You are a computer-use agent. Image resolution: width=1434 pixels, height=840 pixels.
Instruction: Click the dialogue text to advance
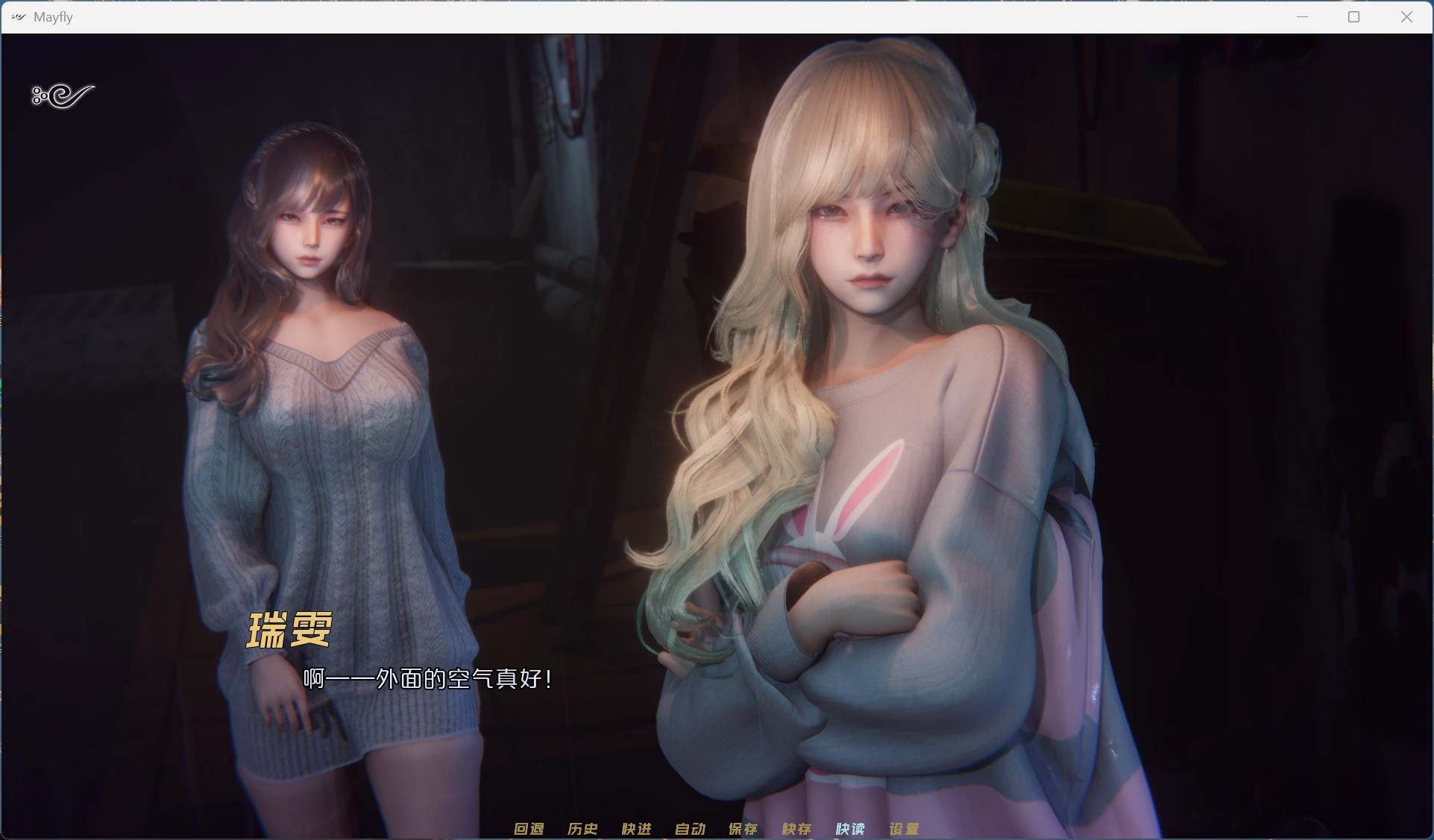(x=427, y=679)
